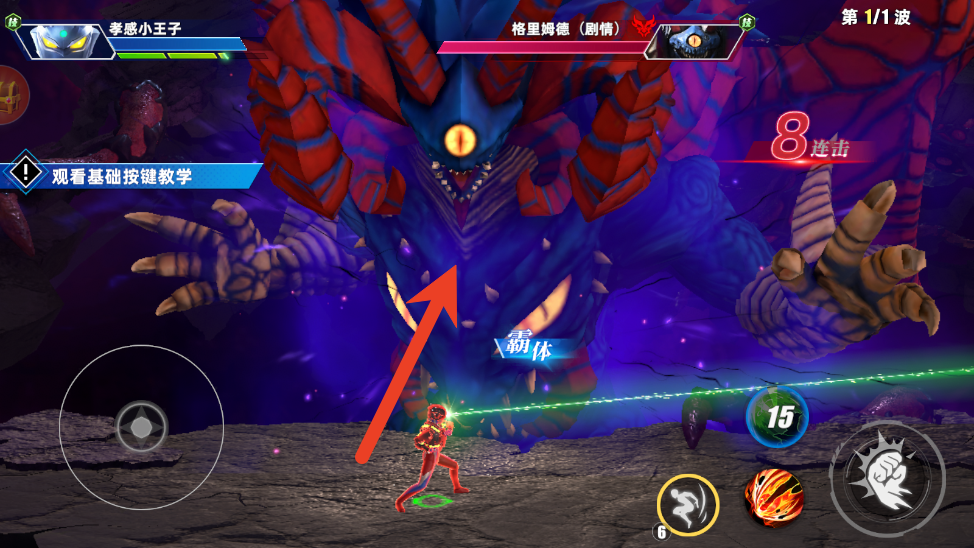Open the treasure chest icon
Viewport: 974px width, 548px height.
click(12, 96)
